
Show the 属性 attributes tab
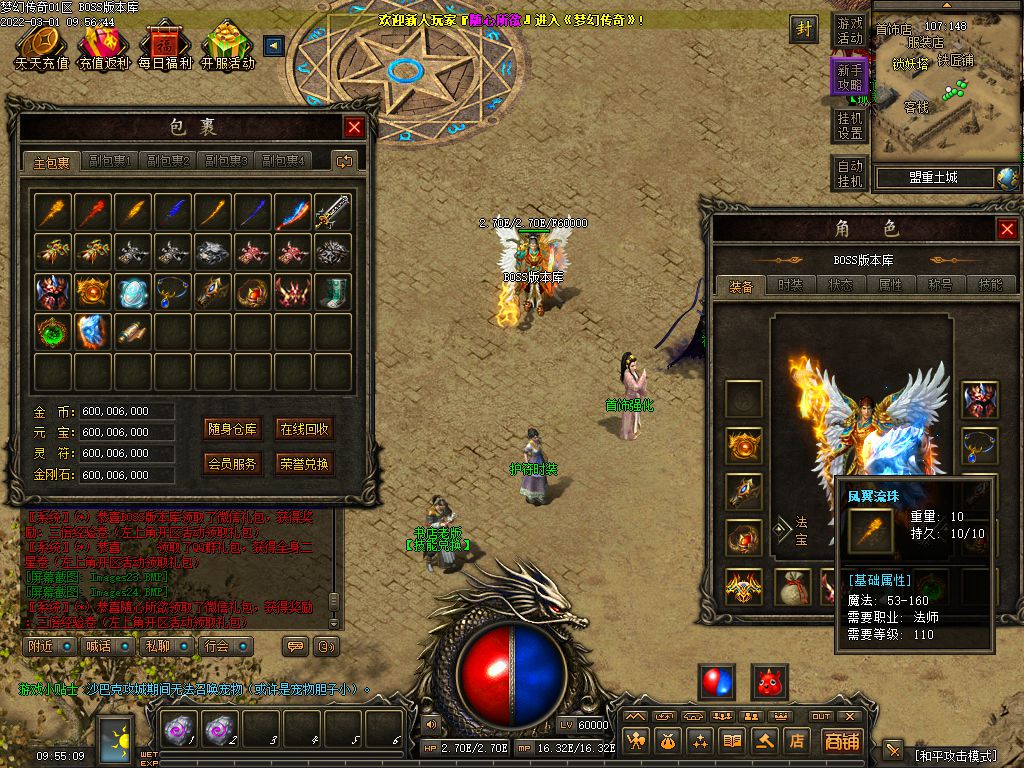(x=890, y=285)
